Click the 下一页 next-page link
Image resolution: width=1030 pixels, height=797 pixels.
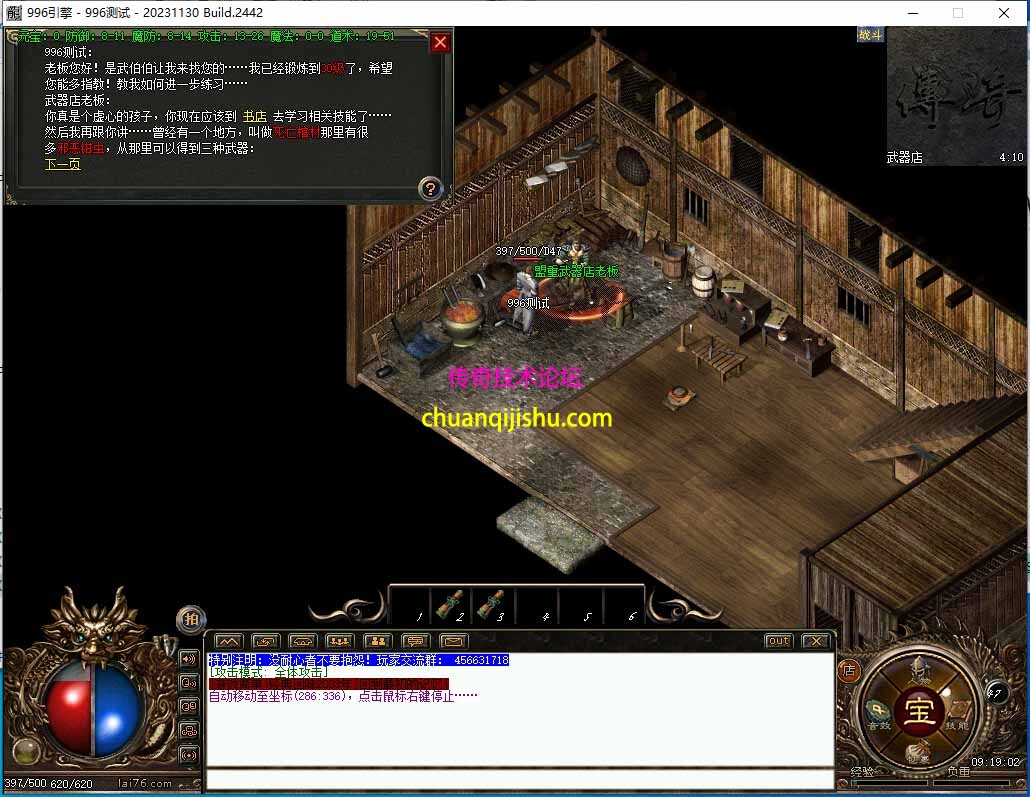(62, 164)
